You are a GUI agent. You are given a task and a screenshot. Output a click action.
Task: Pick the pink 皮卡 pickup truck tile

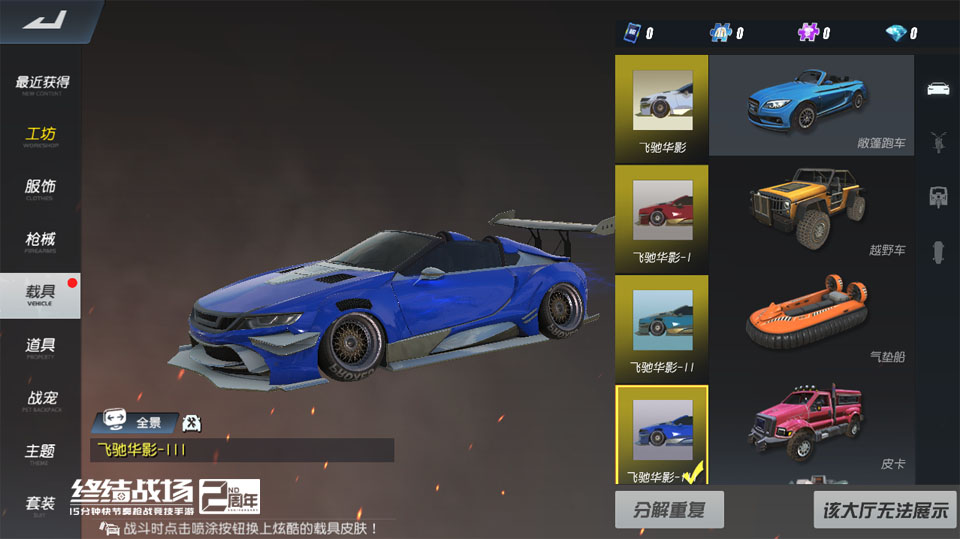811,430
